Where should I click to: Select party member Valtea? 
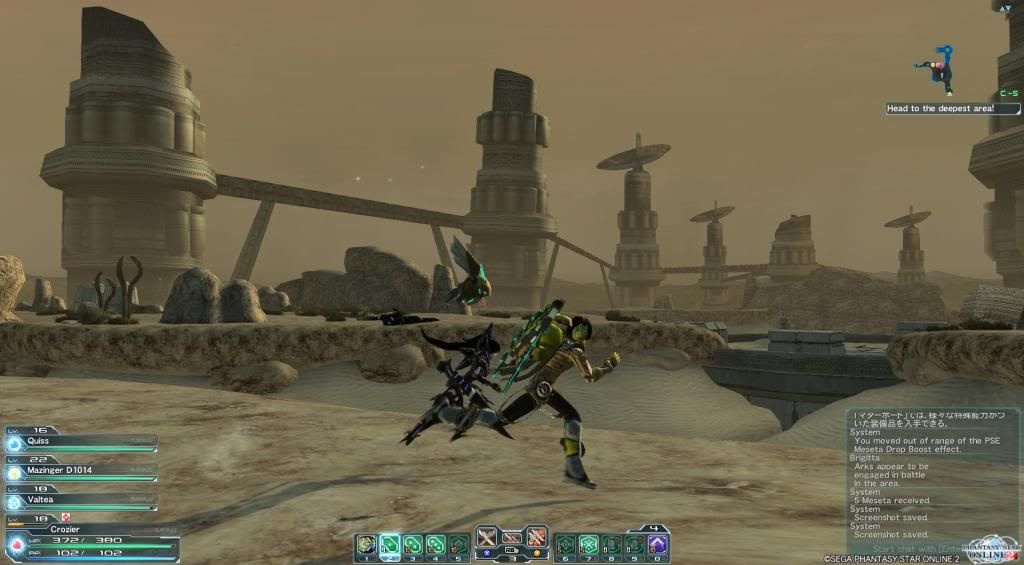click(80, 497)
